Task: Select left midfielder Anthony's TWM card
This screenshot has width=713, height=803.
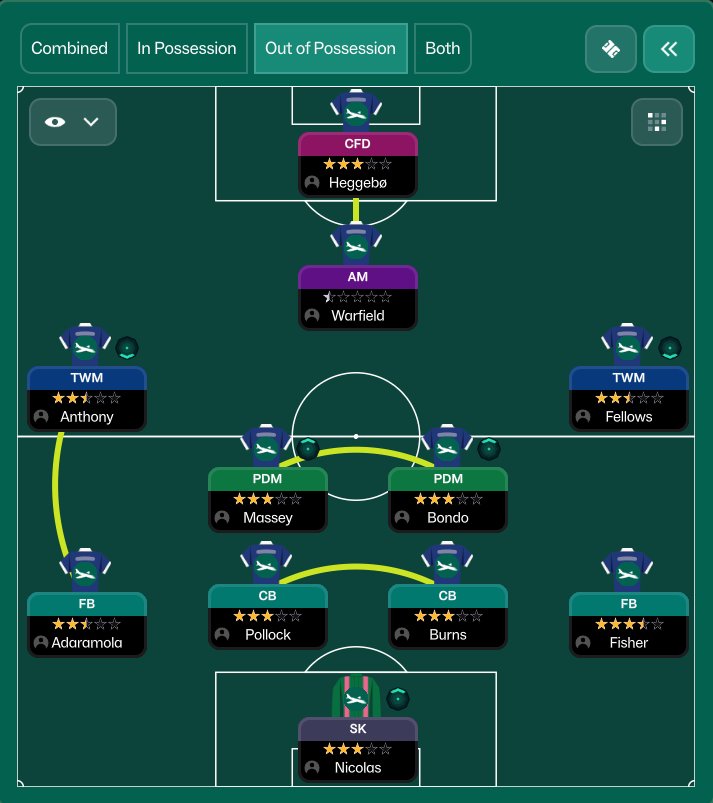Action: pos(87,397)
